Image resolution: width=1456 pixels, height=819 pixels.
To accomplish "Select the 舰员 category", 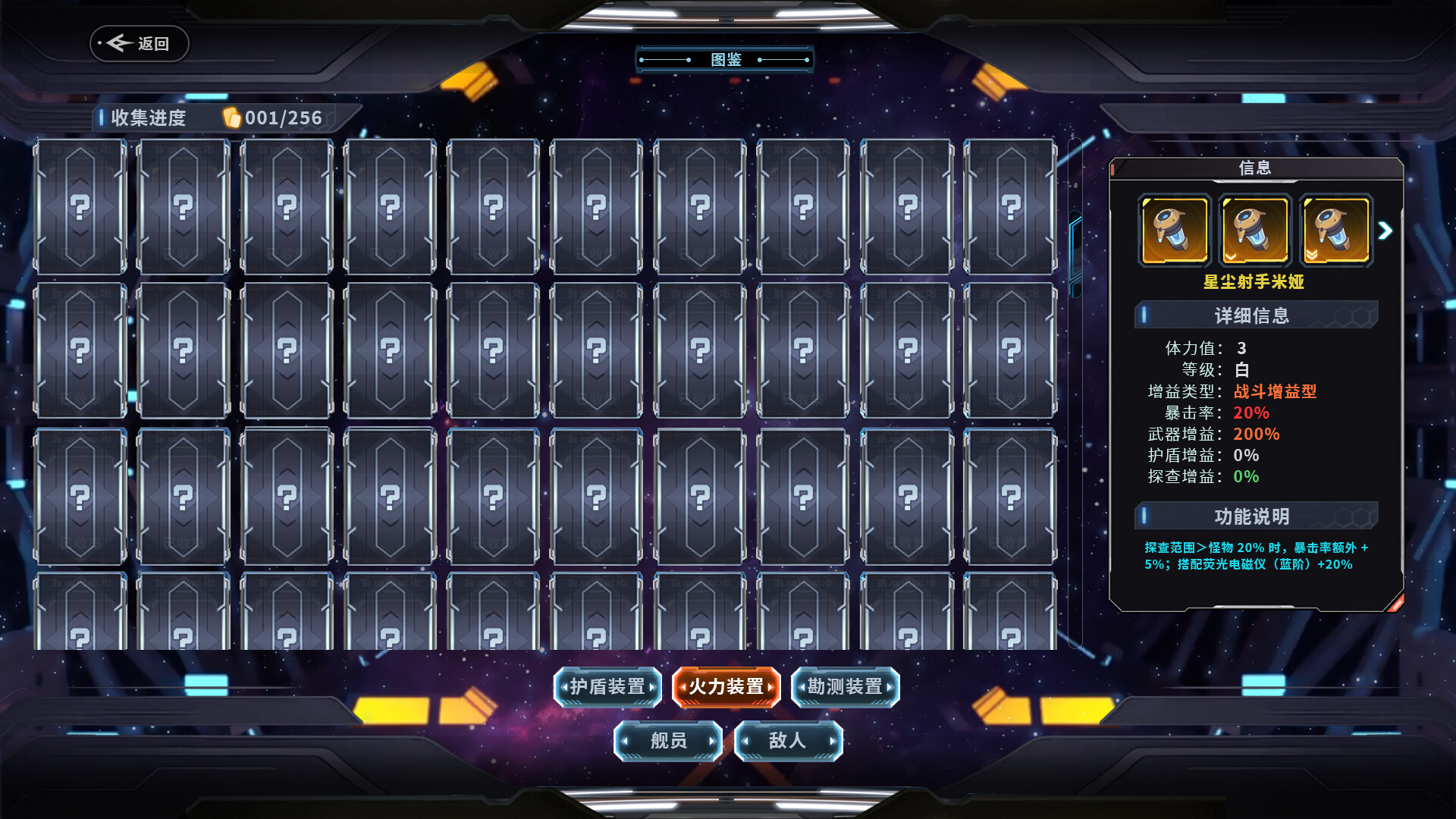I will [x=667, y=741].
